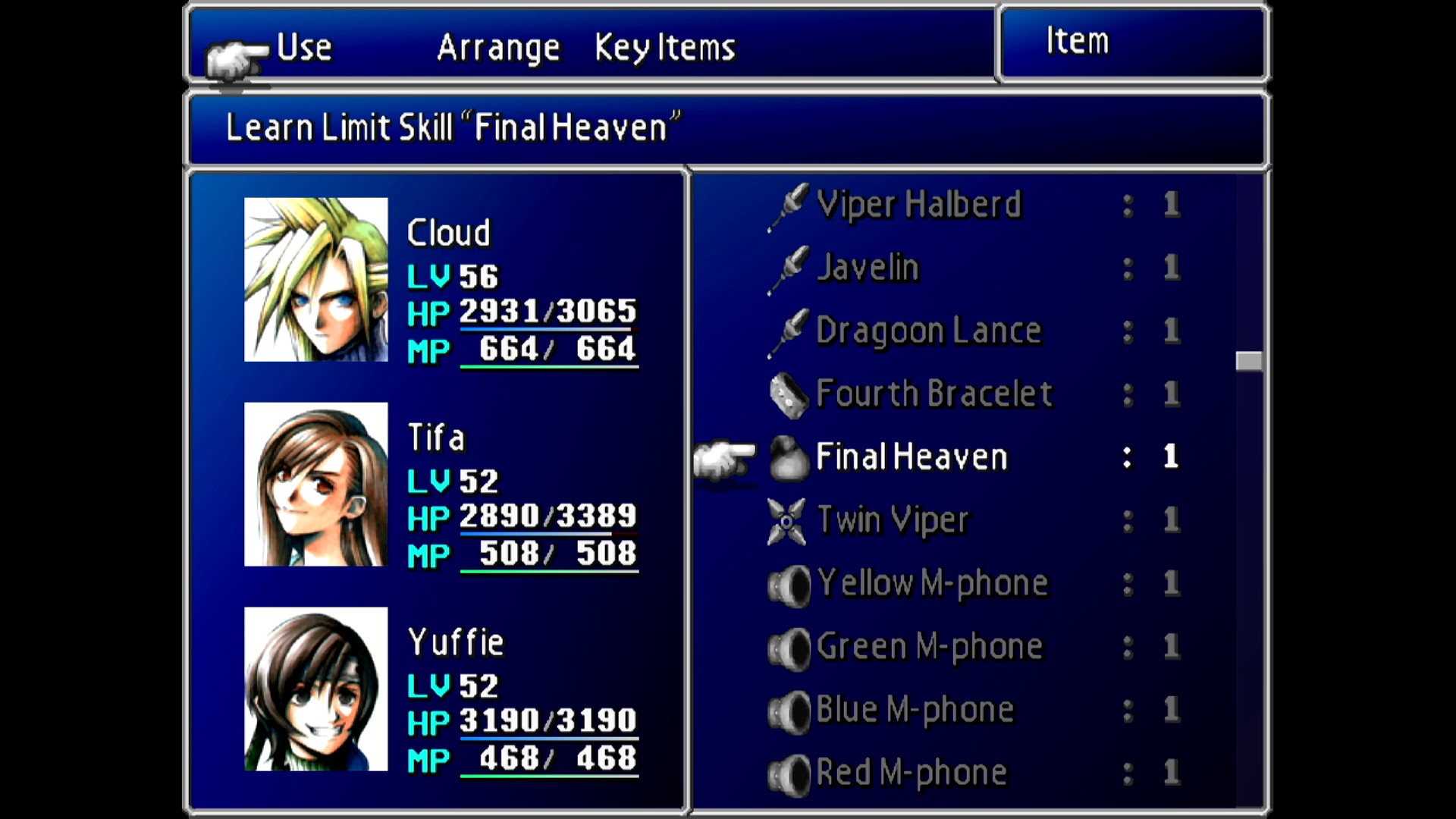Screen dimensions: 1456x819
Task: Pick the Javelin item row
Action: coord(868,268)
